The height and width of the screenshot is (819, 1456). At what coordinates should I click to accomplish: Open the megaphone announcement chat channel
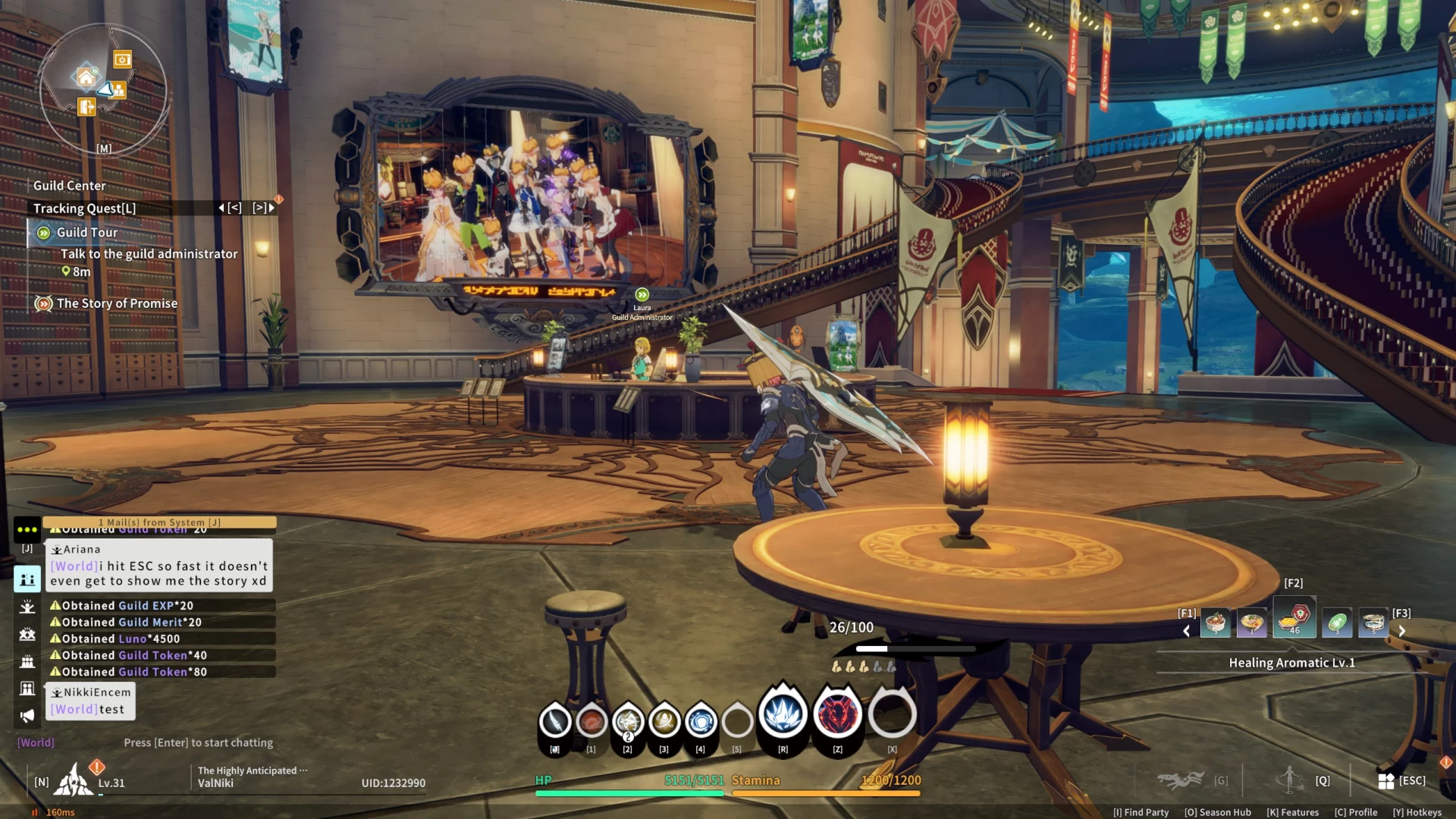(27, 716)
